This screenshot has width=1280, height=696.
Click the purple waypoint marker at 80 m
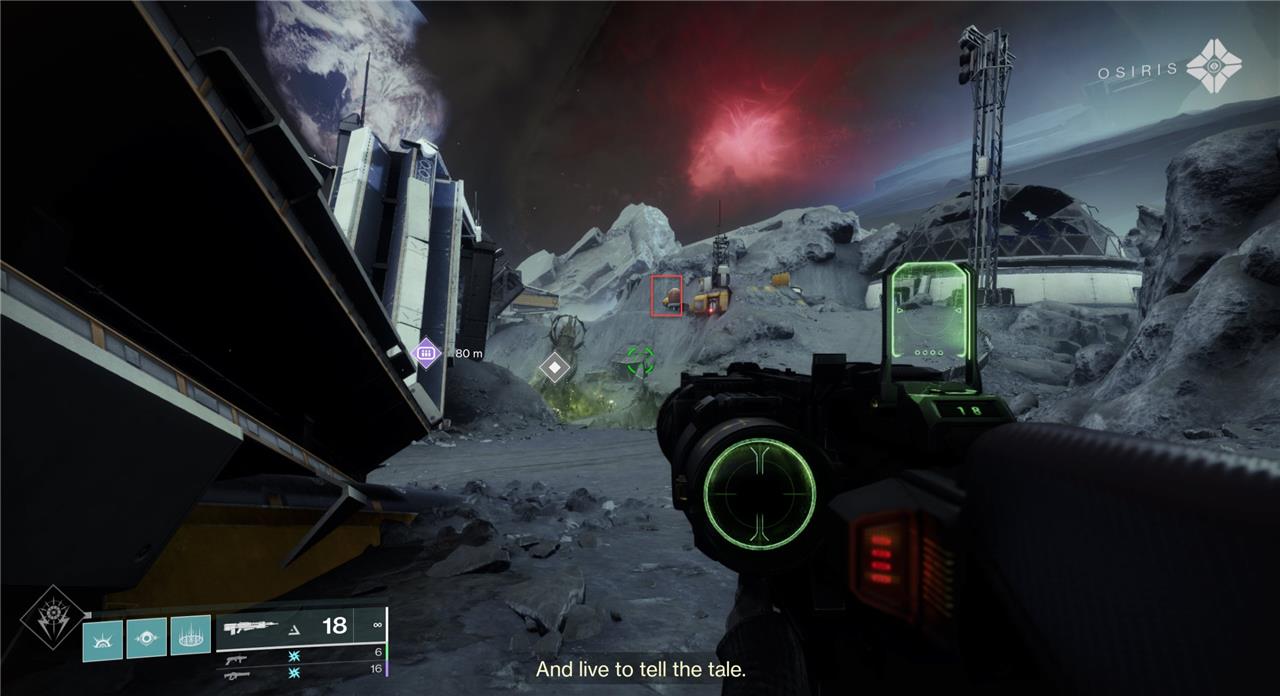pos(427,352)
